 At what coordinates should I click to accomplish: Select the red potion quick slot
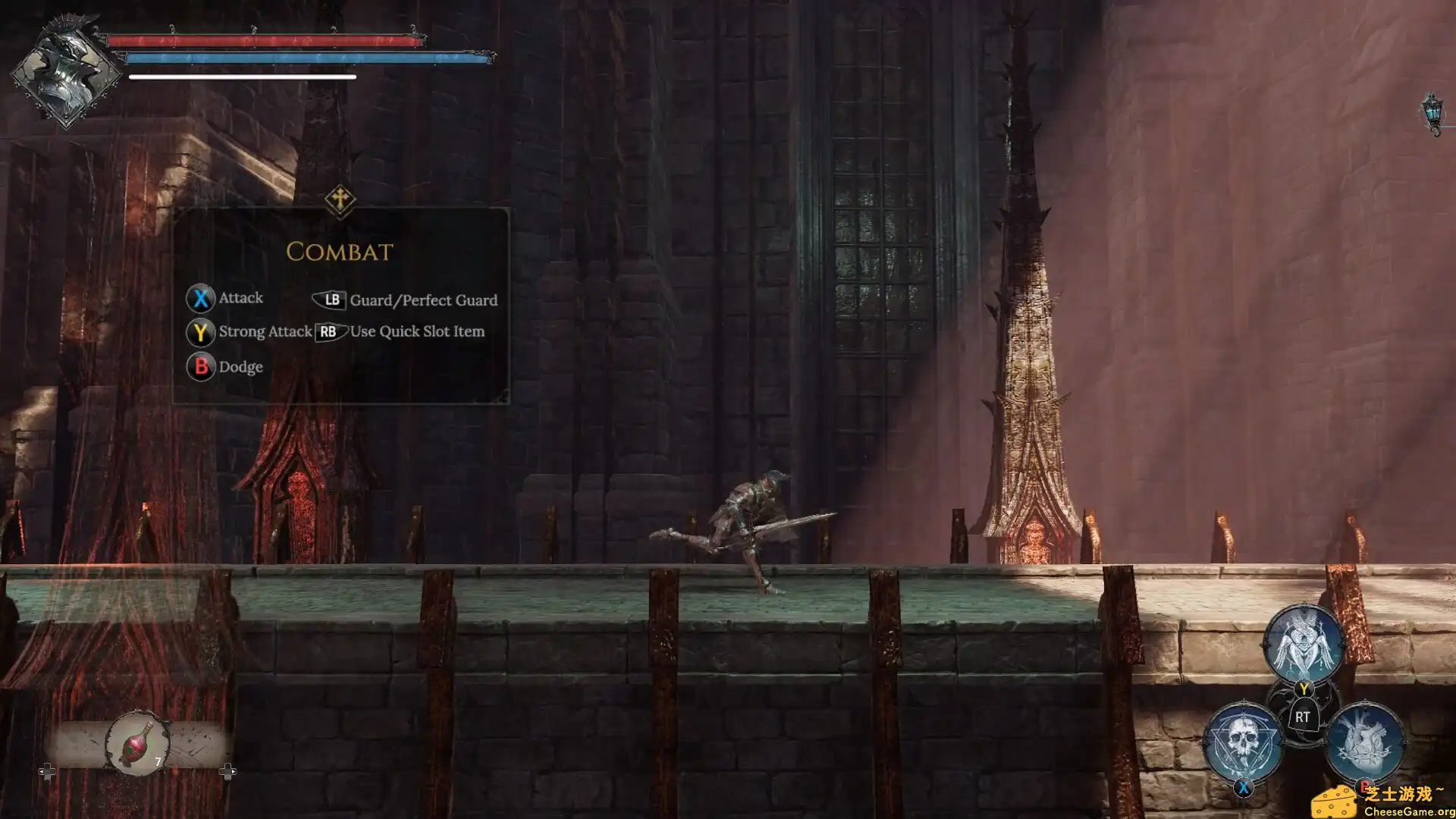(138, 743)
